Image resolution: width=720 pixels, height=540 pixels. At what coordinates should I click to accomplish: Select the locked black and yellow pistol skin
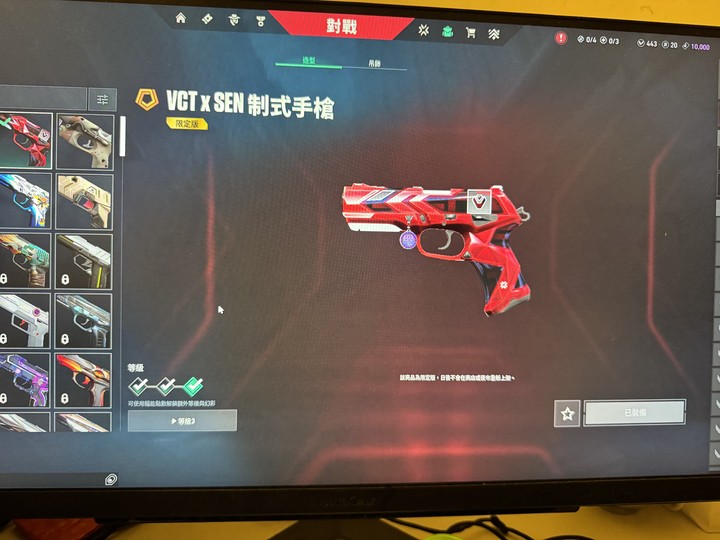tap(84, 260)
